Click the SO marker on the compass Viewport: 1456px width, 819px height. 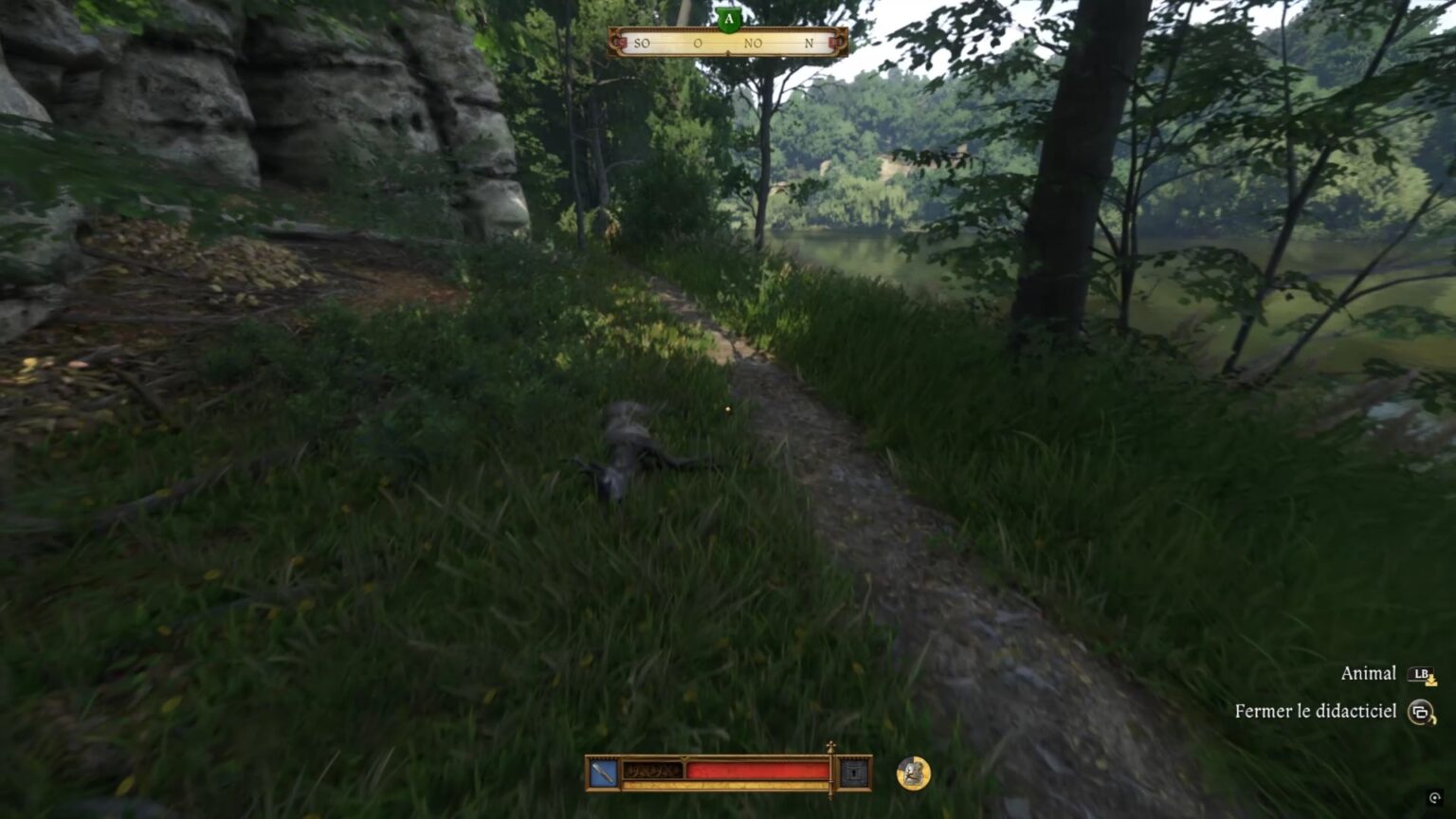point(643,43)
